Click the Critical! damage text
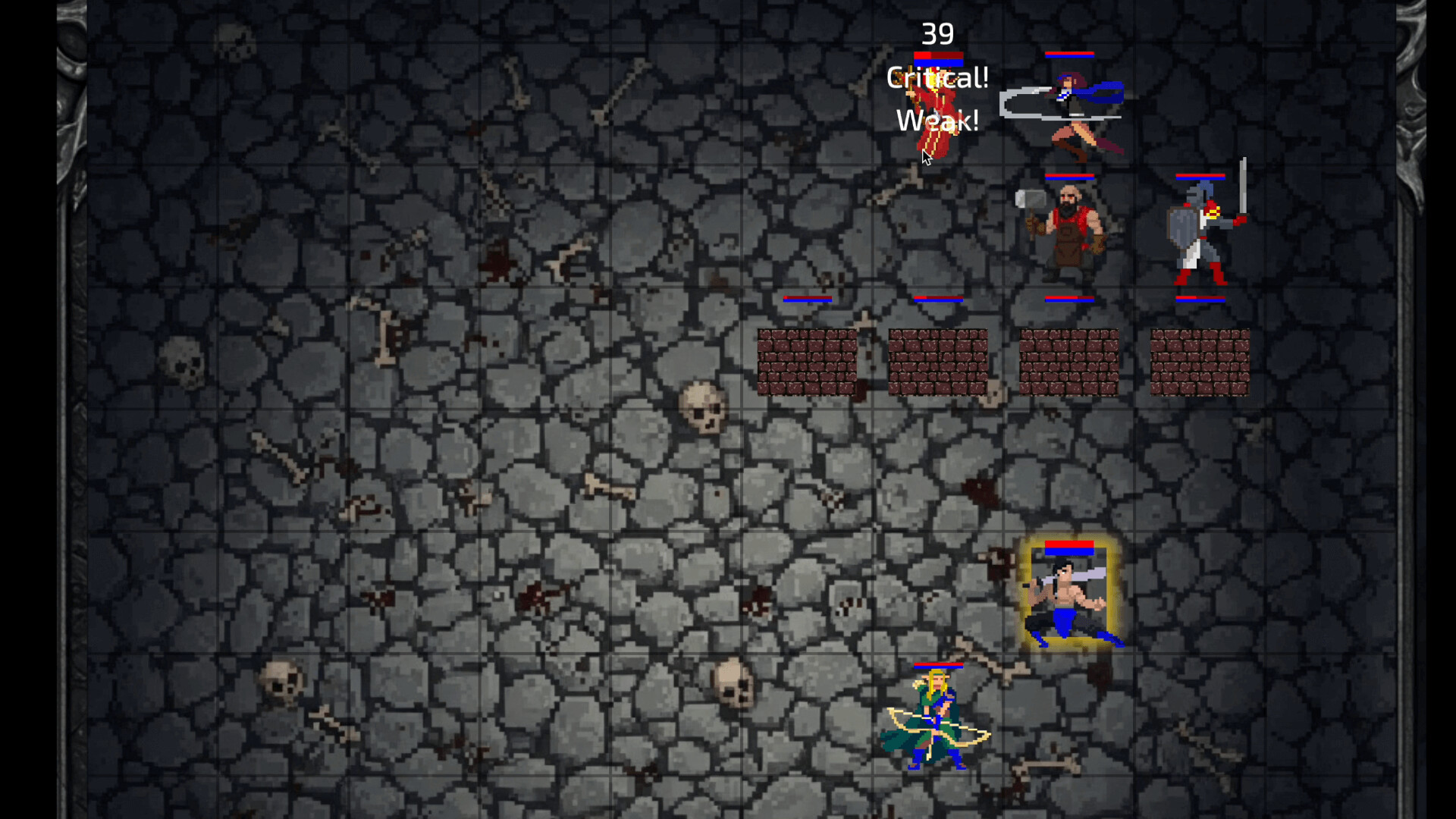The width and height of the screenshot is (1456, 819). (x=938, y=77)
